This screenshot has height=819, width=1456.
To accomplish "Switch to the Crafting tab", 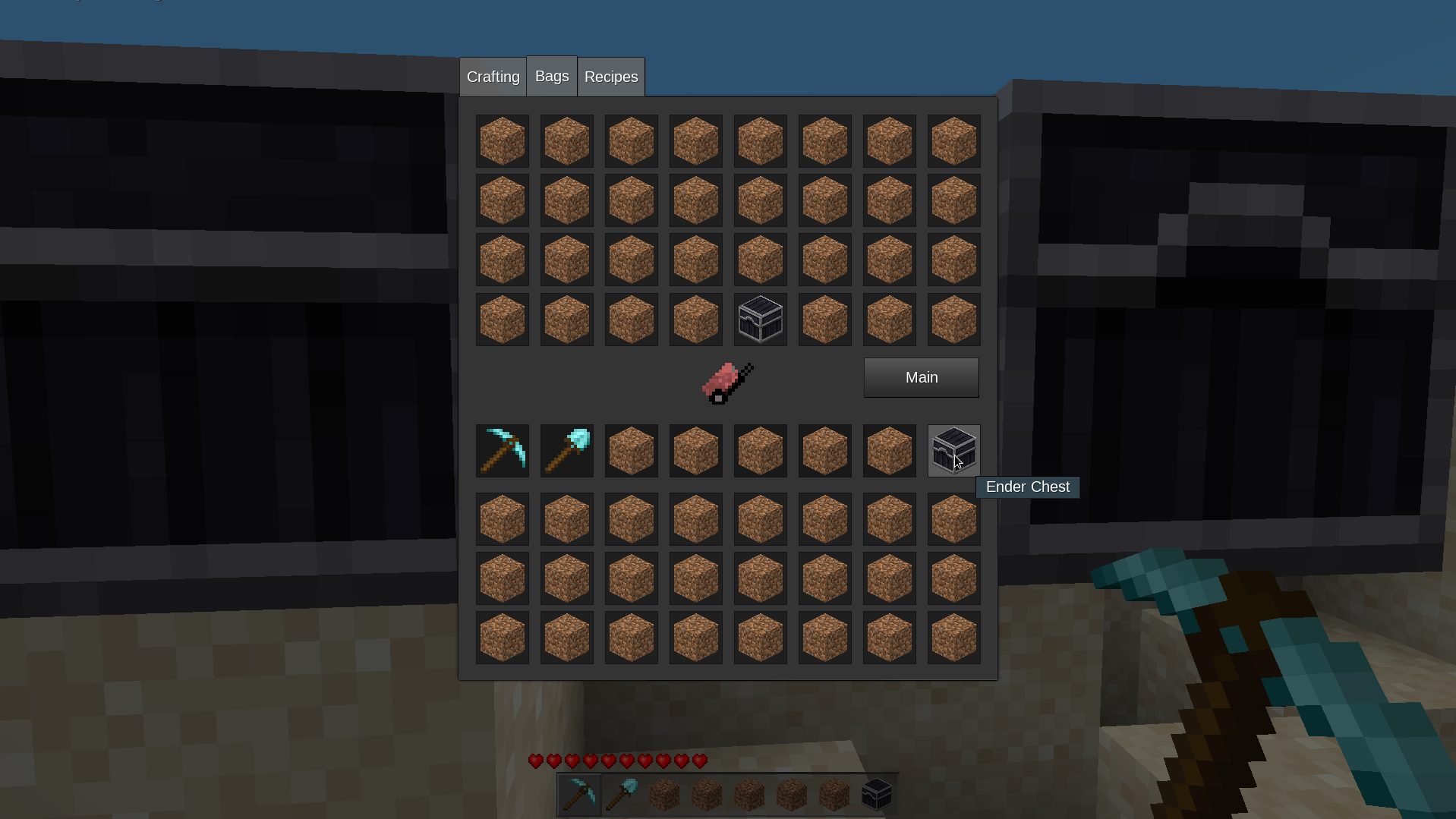I will click(493, 77).
